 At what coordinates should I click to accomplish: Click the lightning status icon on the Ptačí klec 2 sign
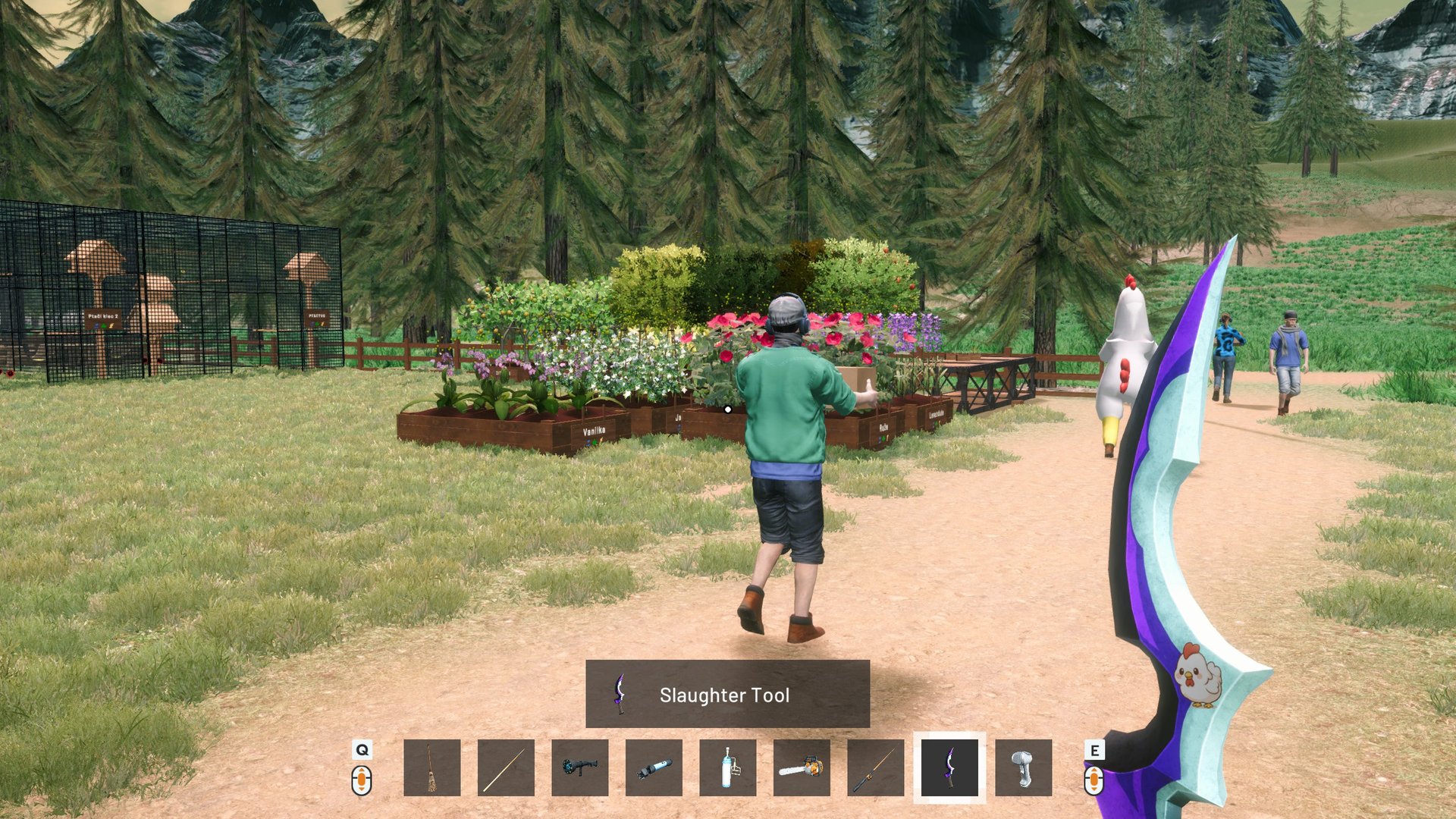click(111, 325)
